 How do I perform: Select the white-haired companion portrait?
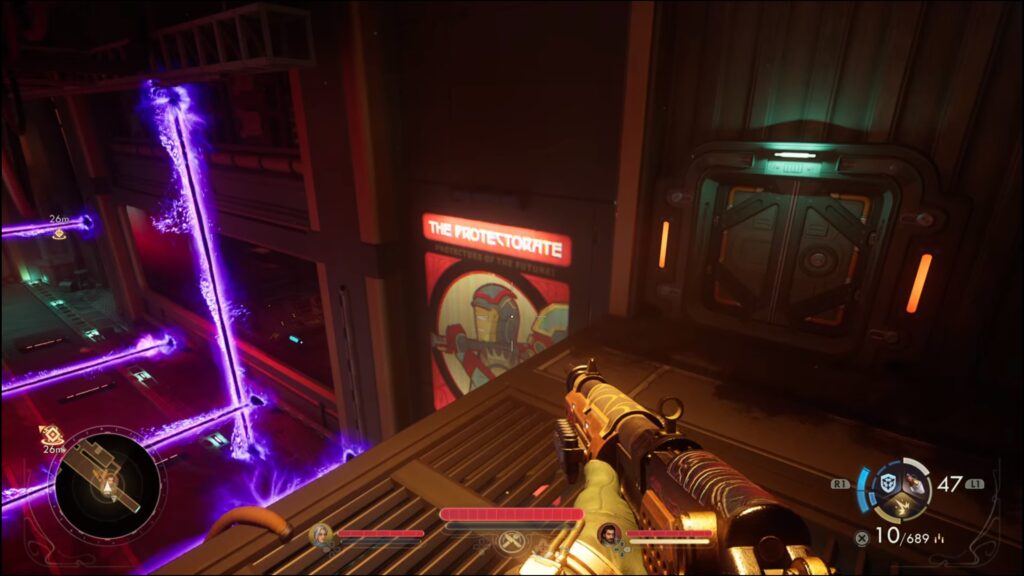pos(321,536)
